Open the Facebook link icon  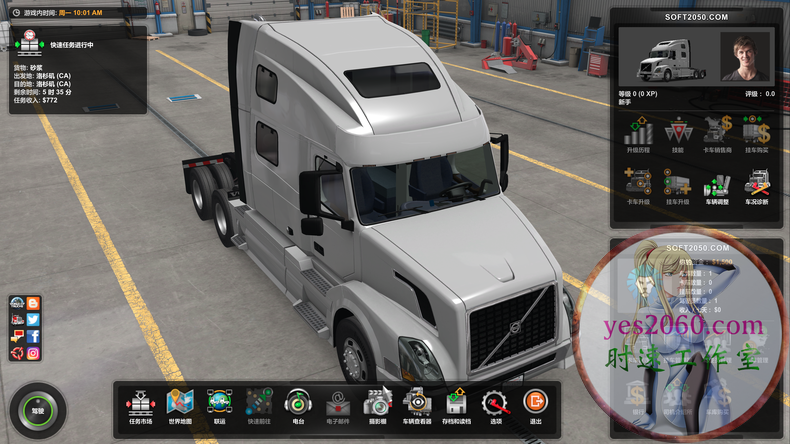(33, 337)
